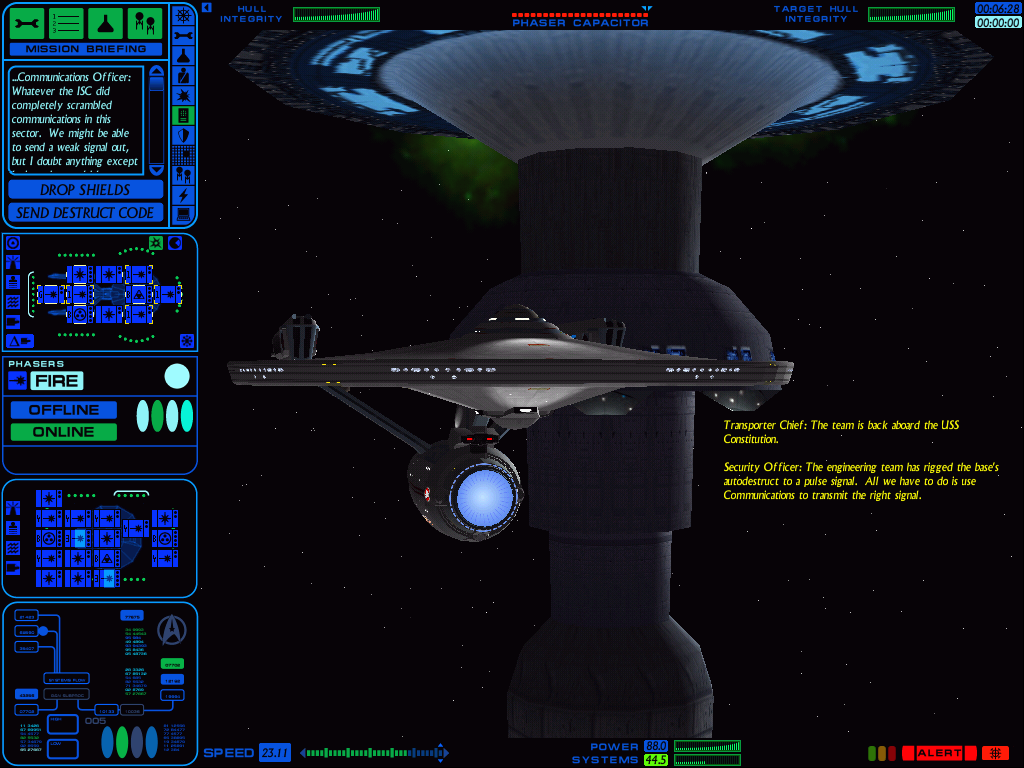This screenshot has height=768, width=1024.
Task: Click the red grid button beside ALERT
Action: coord(995,753)
